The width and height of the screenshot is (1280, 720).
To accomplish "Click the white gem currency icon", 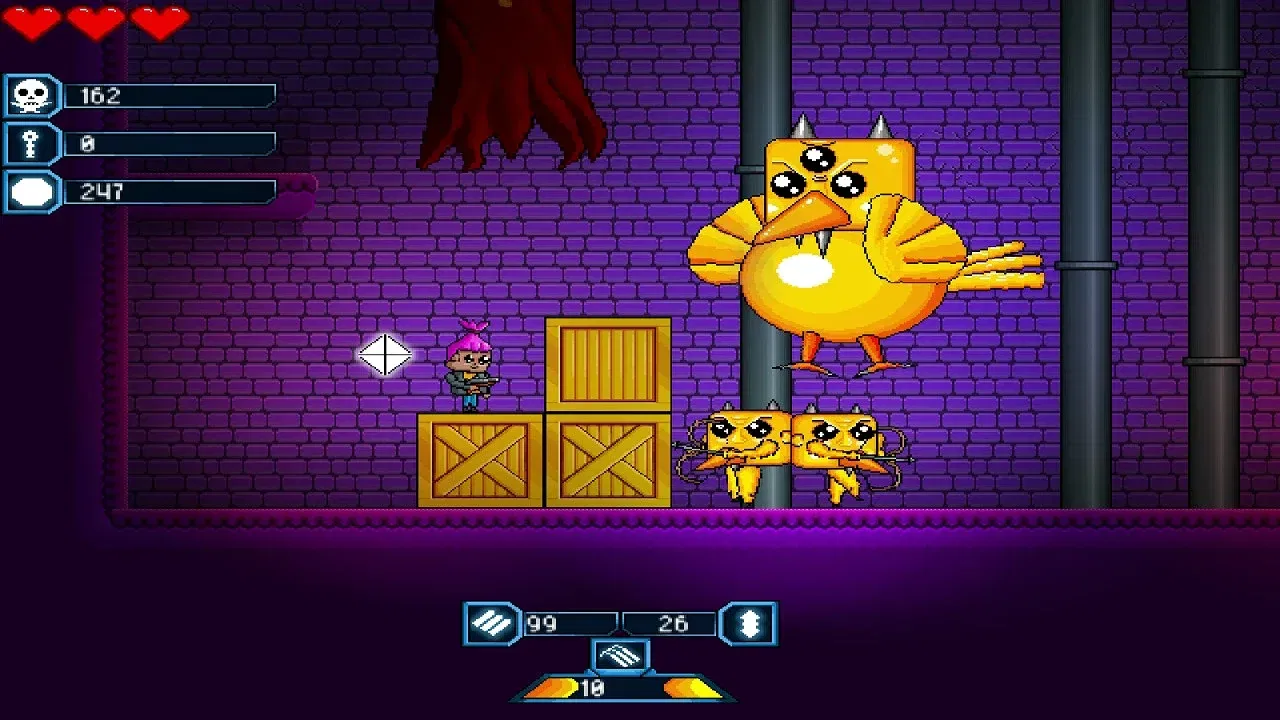I will click(x=31, y=187).
